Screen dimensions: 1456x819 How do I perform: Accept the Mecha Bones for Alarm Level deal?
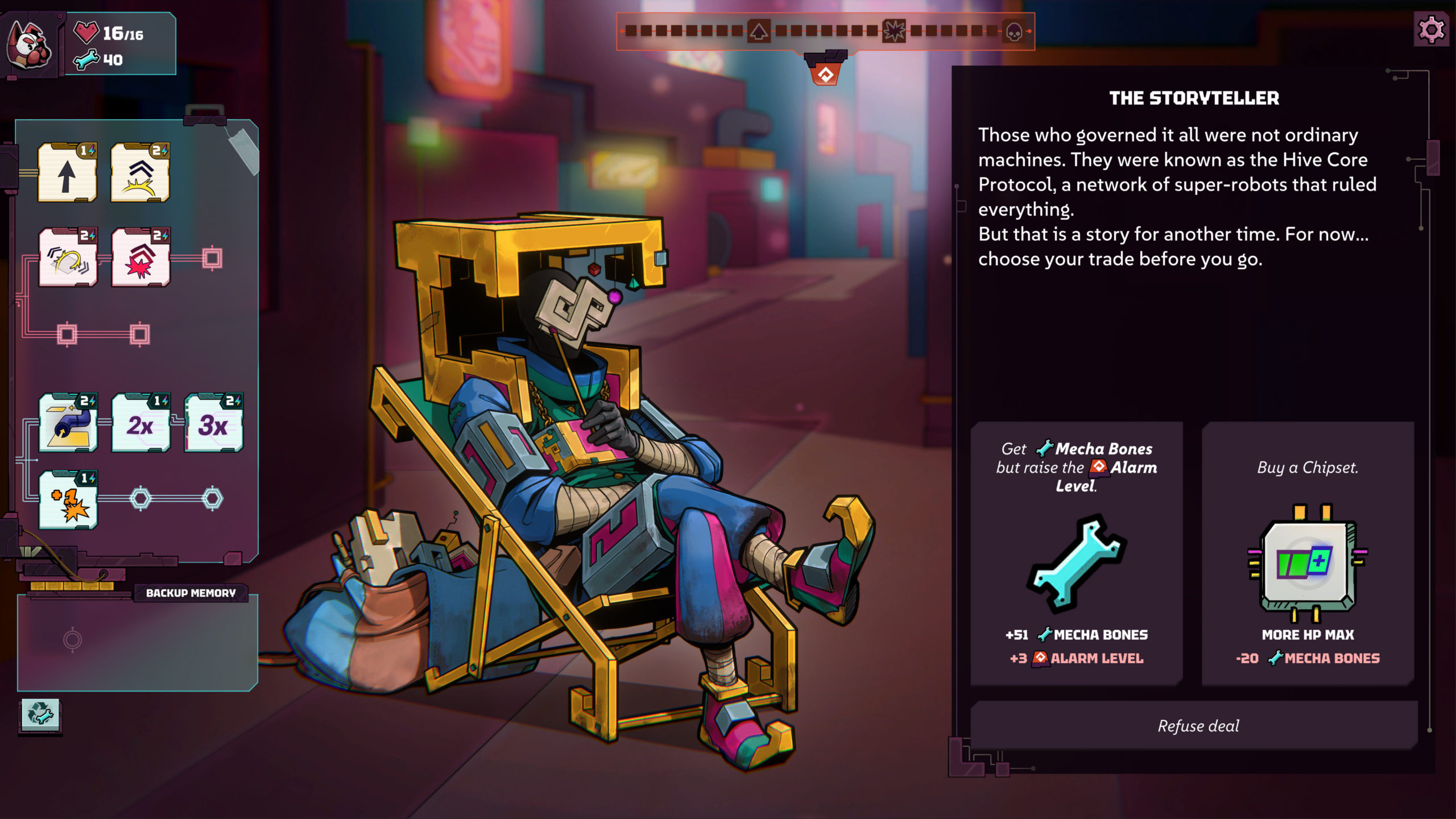(1076, 553)
